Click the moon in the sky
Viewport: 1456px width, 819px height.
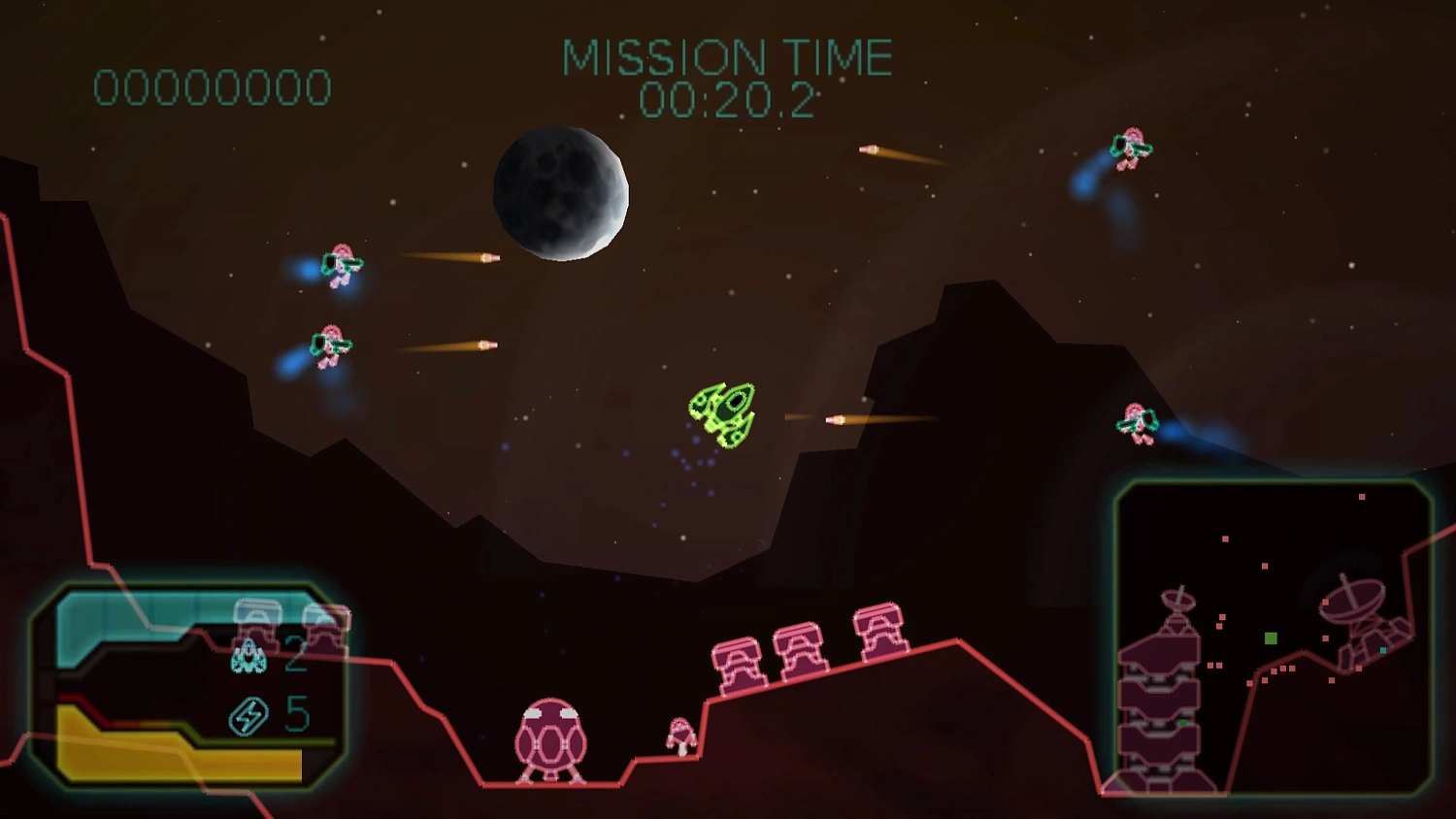click(x=561, y=194)
